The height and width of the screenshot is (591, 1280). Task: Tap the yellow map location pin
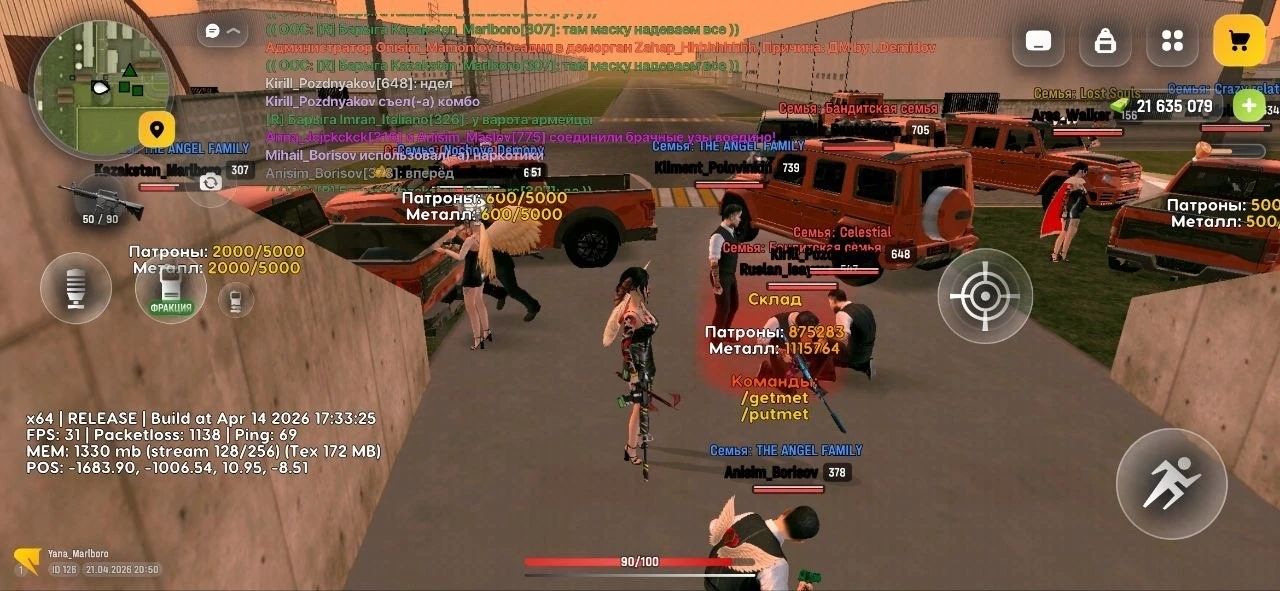[x=157, y=128]
